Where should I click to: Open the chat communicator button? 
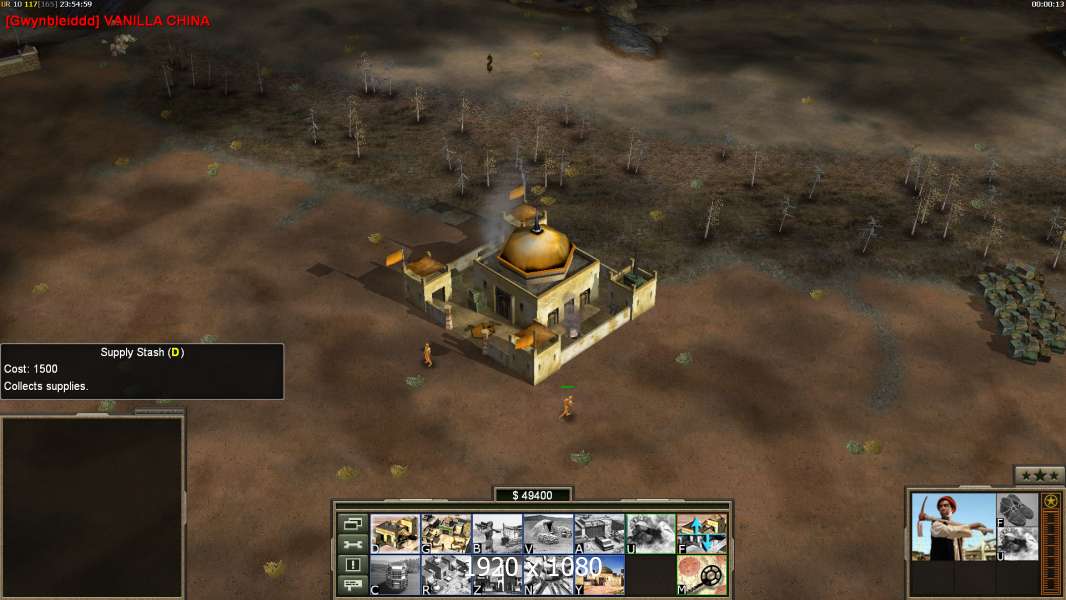point(352,586)
